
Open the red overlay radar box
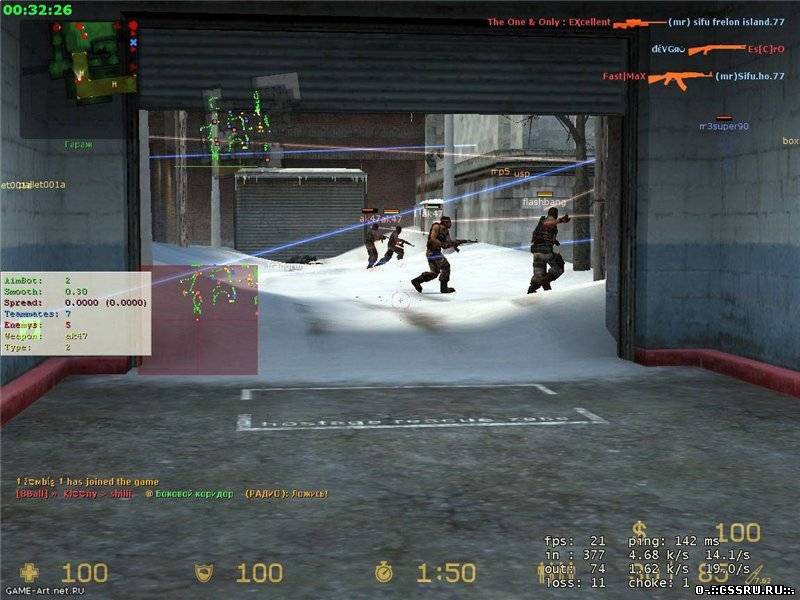(199, 320)
